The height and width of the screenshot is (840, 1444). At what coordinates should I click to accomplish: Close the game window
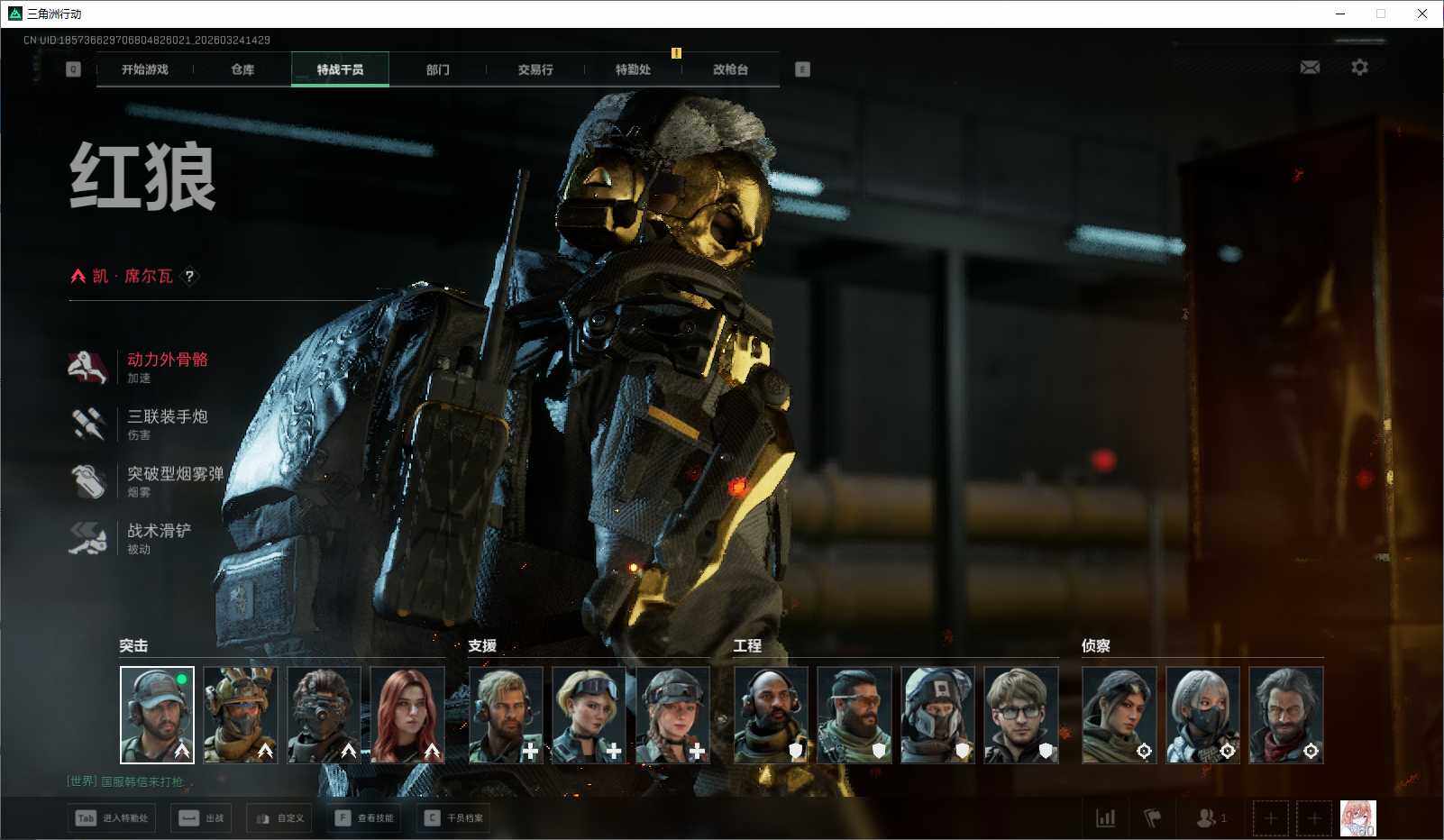coord(1421,14)
